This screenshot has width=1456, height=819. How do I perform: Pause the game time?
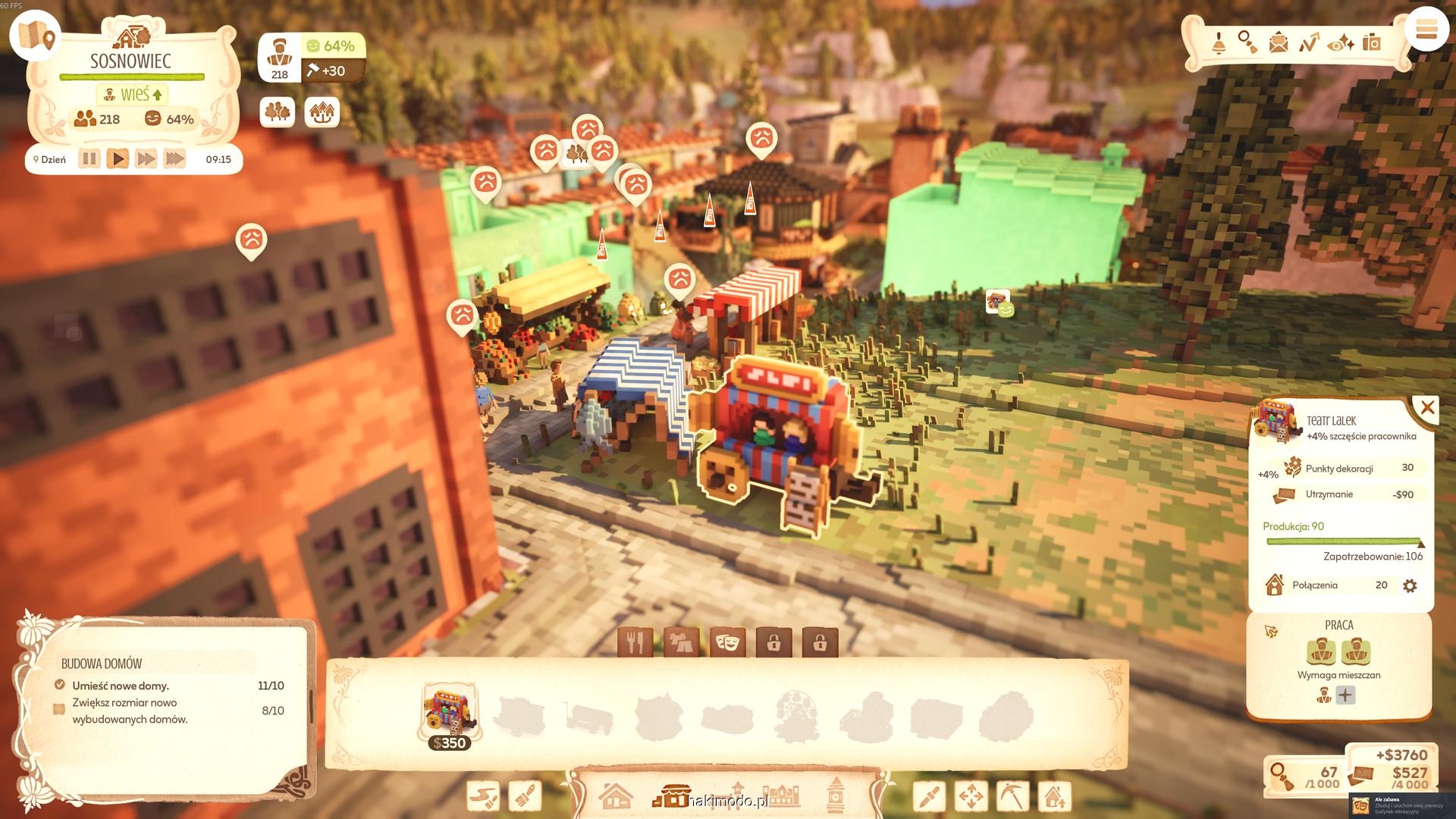pyautogui.click(x=89, y=159)
